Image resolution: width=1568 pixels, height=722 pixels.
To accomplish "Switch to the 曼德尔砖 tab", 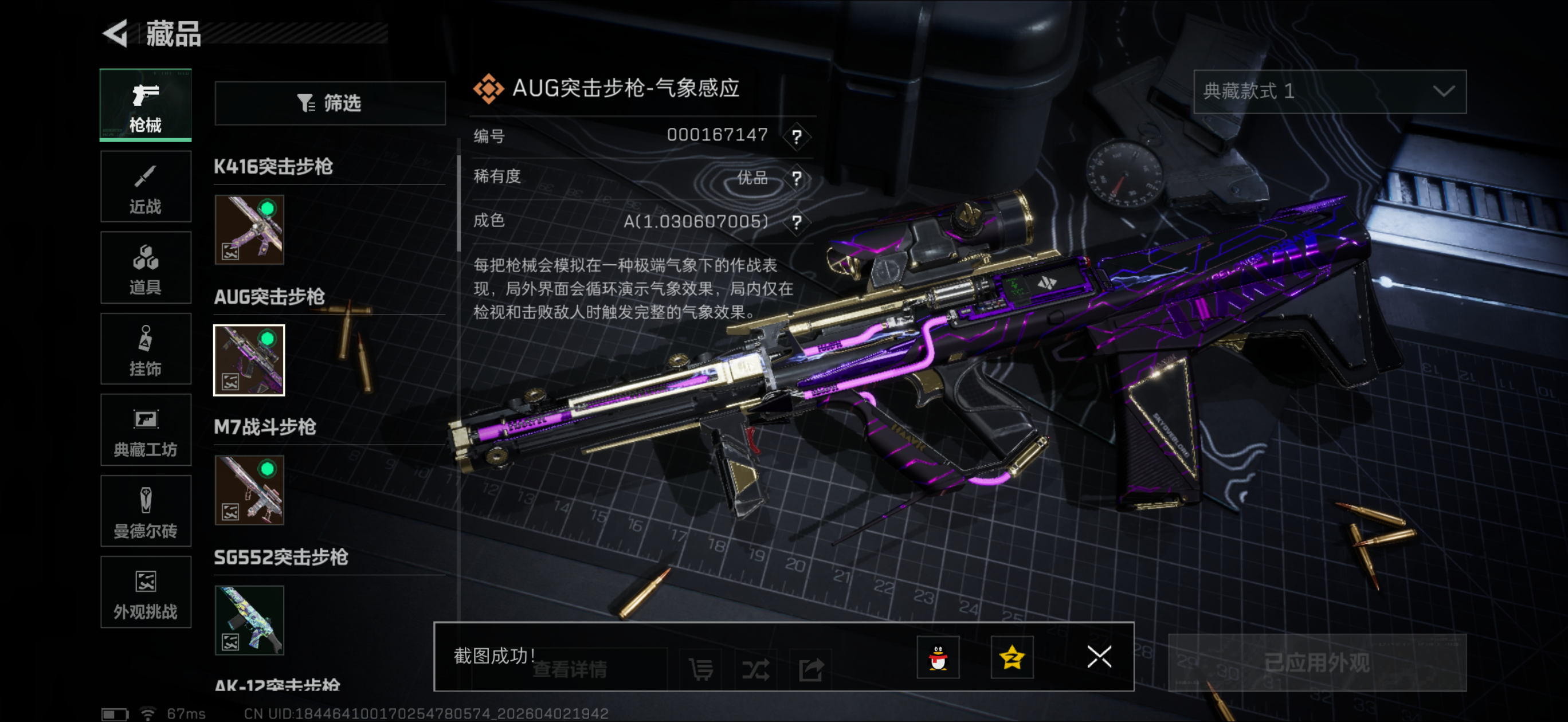I will [x=146, y=511].
